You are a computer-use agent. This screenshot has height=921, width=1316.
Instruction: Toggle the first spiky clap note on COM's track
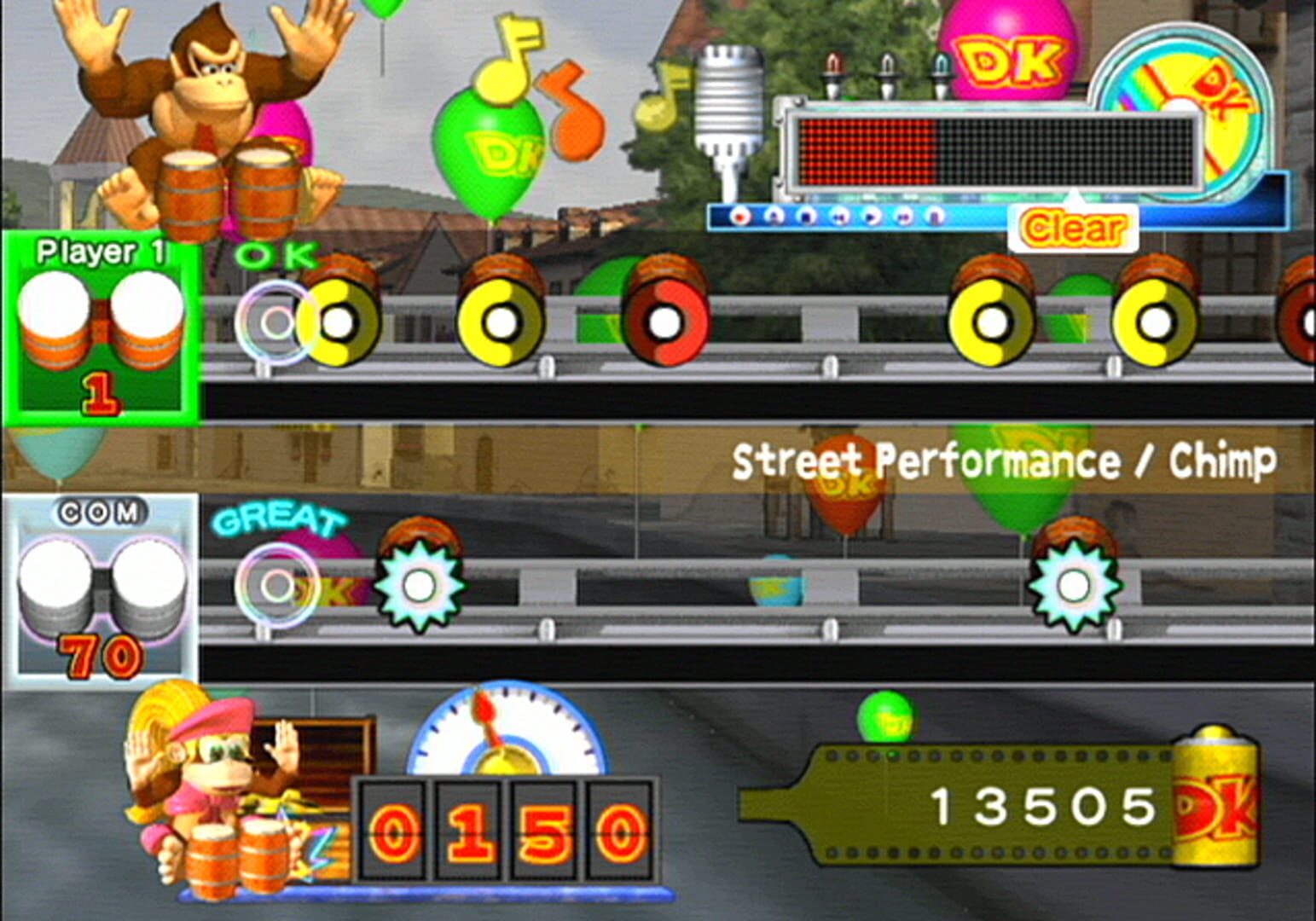[x=420, y=586]
